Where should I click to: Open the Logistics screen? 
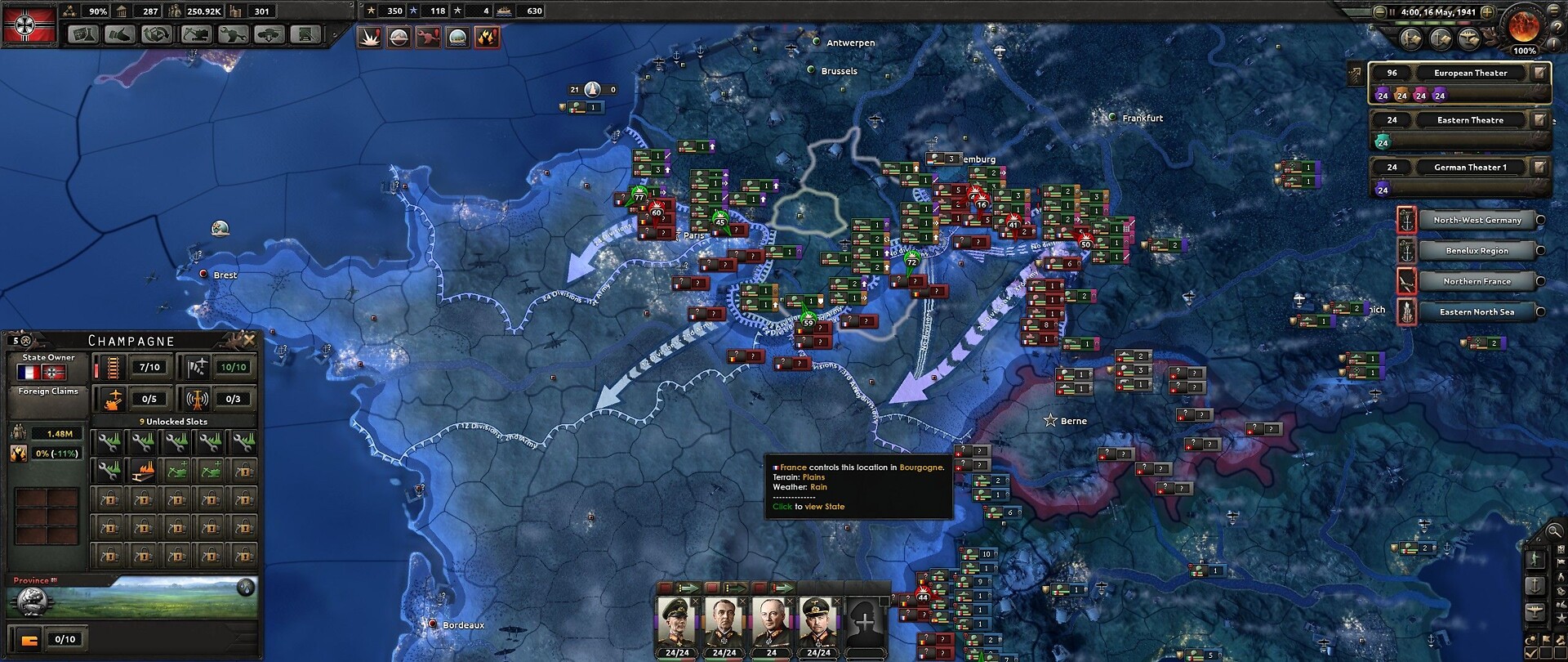[x=306, y=34]
